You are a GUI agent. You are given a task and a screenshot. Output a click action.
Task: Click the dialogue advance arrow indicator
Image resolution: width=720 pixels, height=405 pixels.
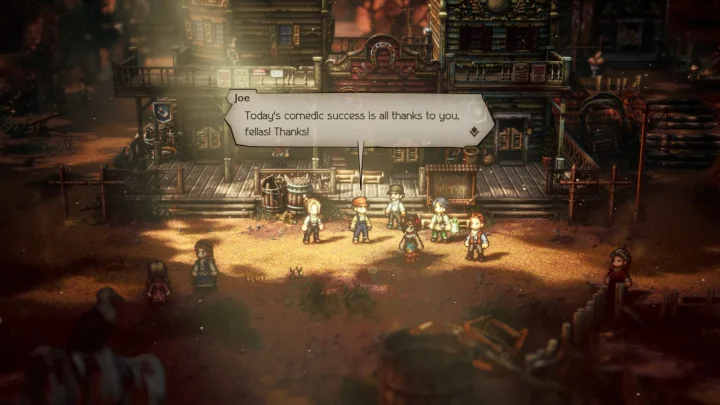[472, 130]
